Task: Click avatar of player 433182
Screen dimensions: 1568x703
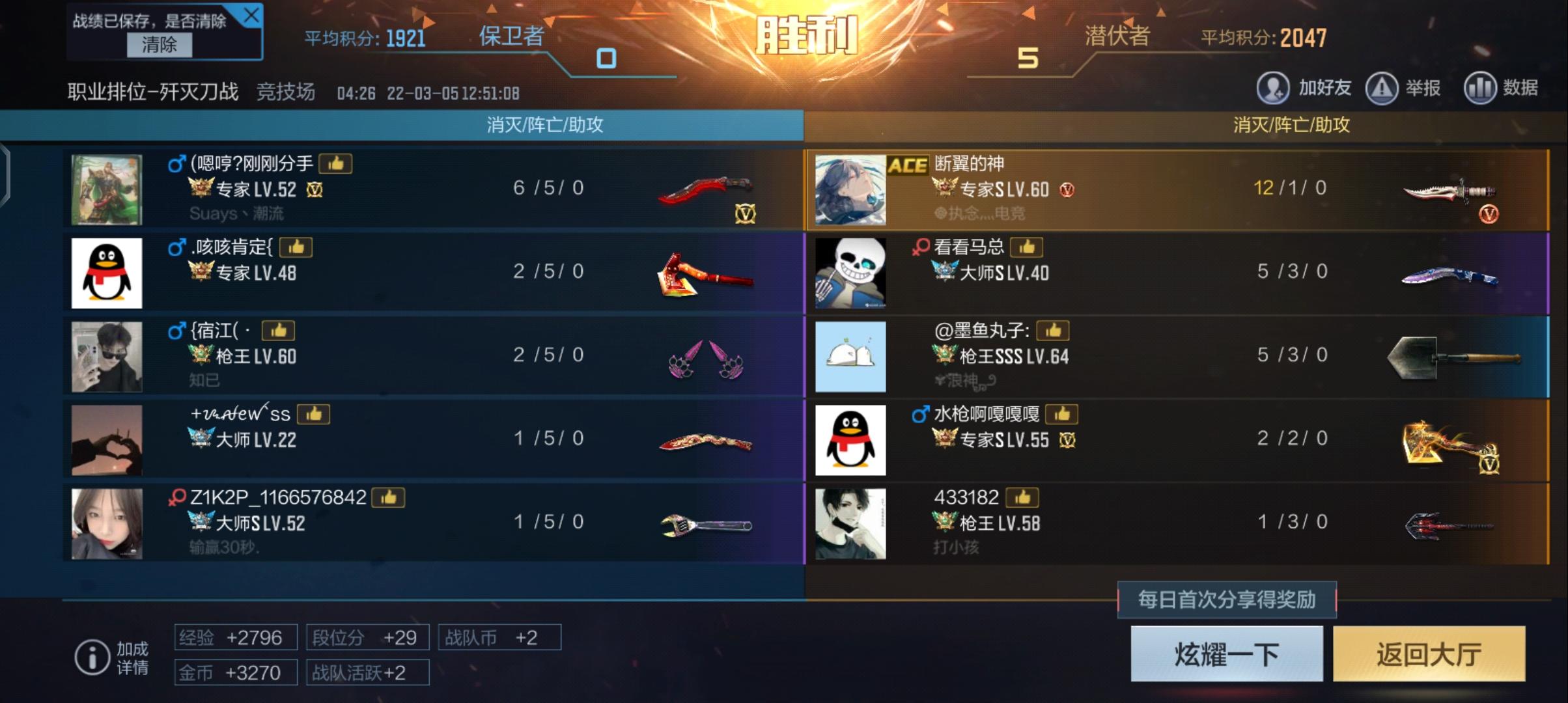Action: (850, 523)
